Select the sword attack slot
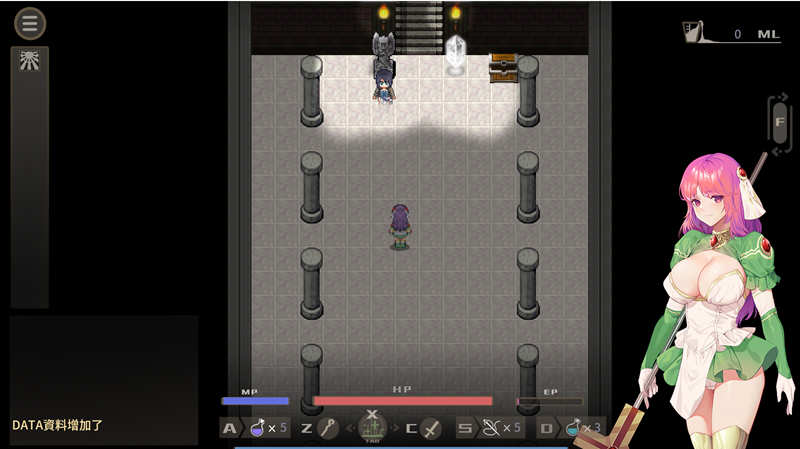The height and width of the screenshot is (449, 800). pos(431,429)
